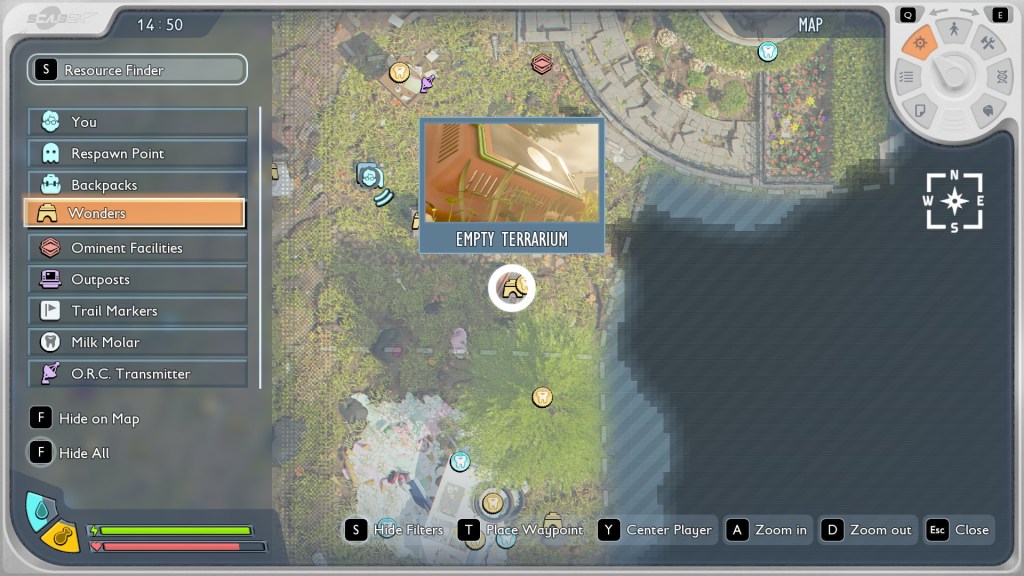1024x576 pixels.
Task: Switch to the character tab in radial menu
Action: point(954,31)
